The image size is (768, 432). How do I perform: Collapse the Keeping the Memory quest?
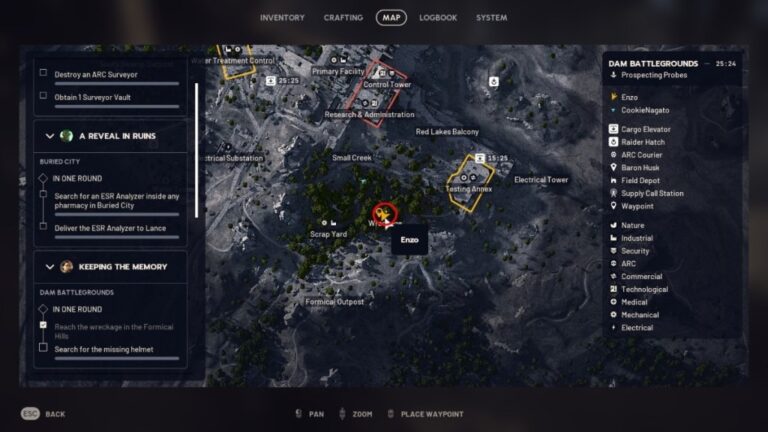pos(50,267)
